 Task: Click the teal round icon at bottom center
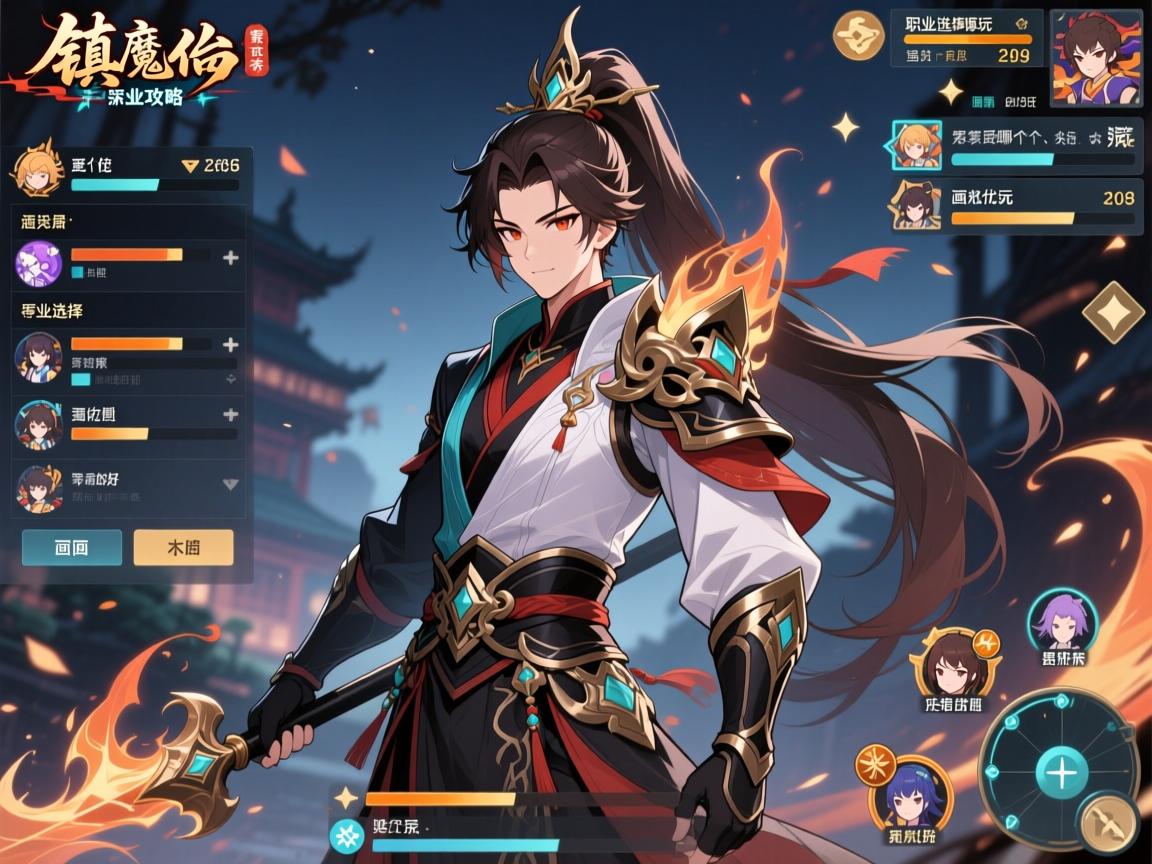348,833
